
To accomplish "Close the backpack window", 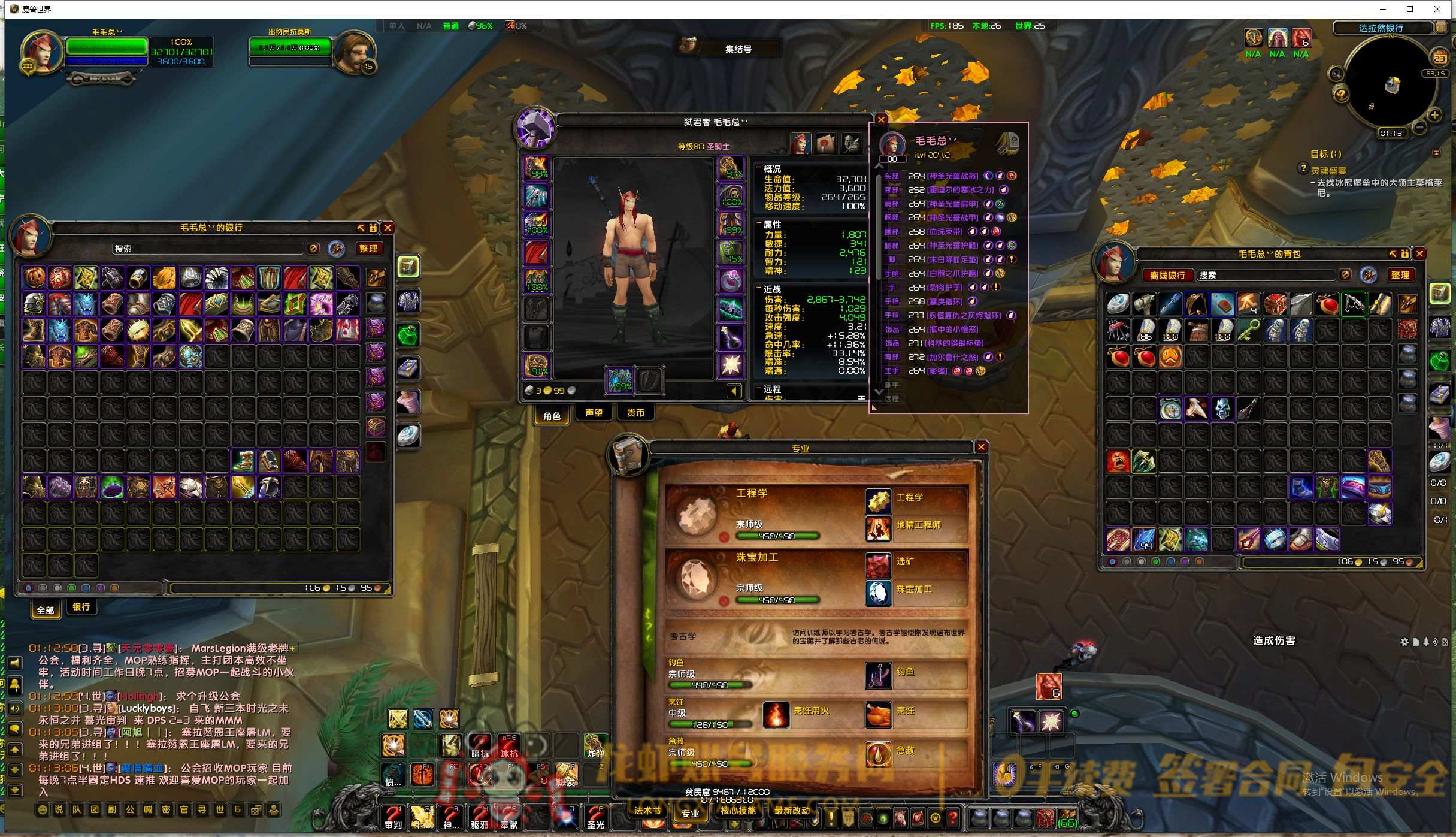I will point(1419,254).
